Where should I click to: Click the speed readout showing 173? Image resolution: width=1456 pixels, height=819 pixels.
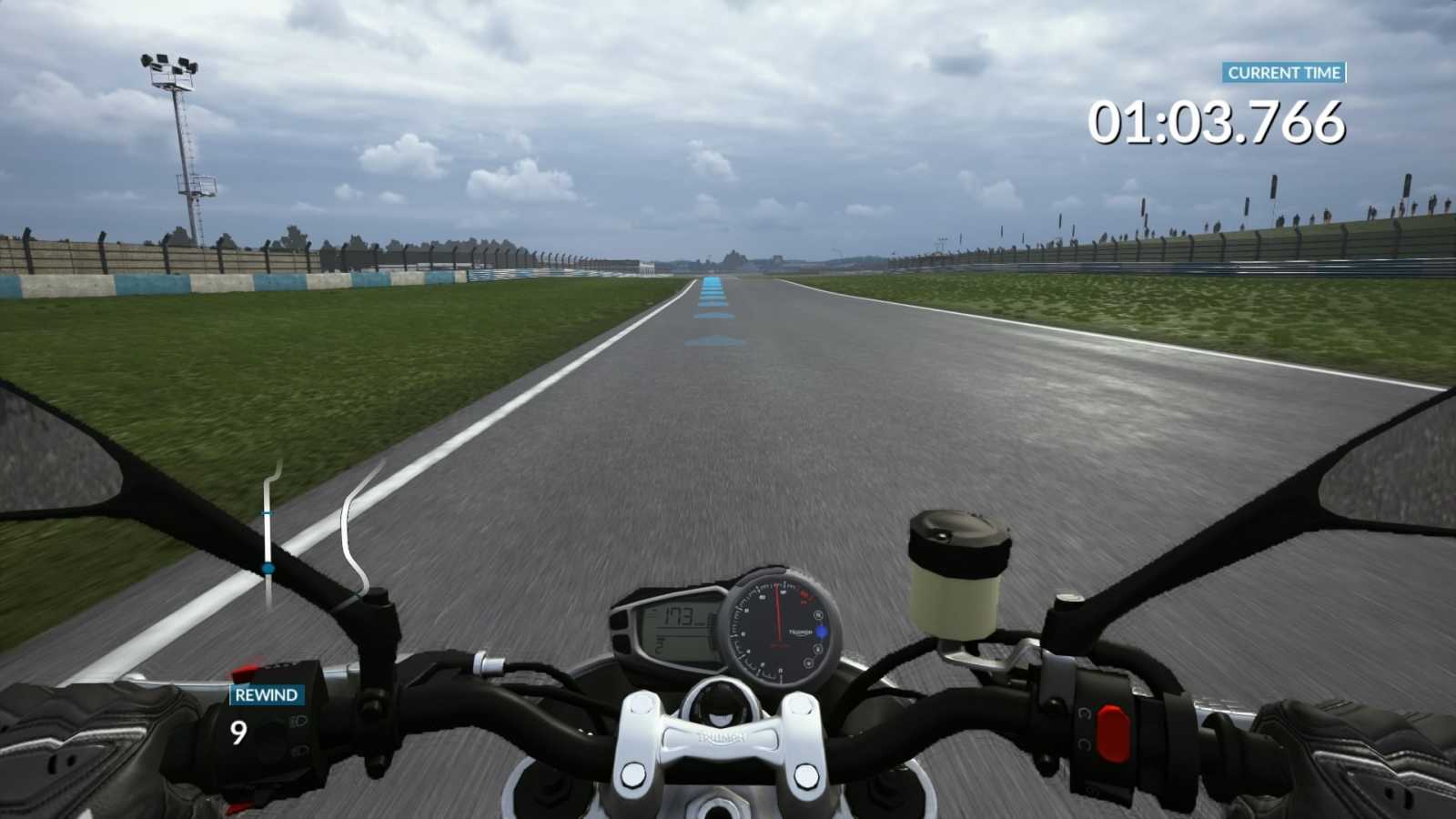coord(677,616)
